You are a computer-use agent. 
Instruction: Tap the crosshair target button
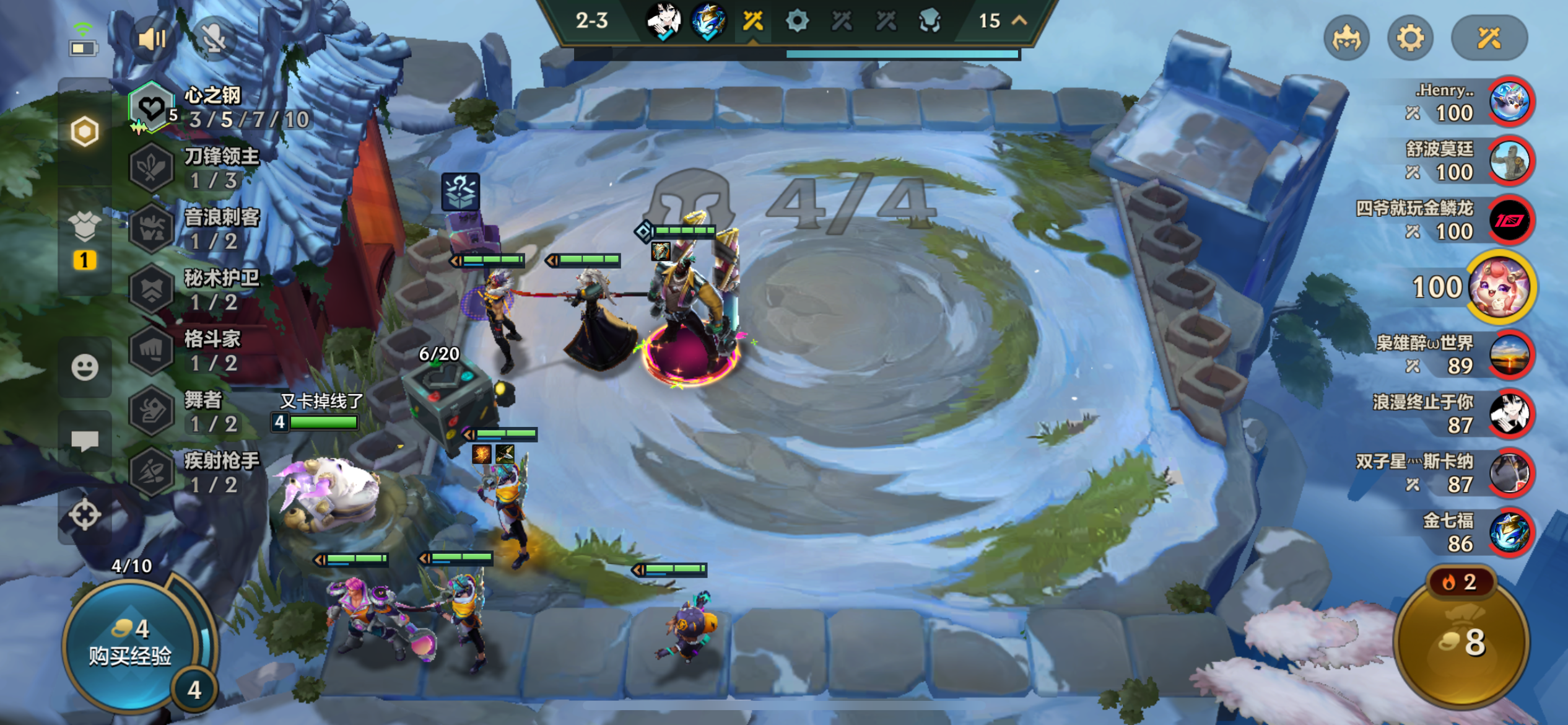tap(85, 514)
